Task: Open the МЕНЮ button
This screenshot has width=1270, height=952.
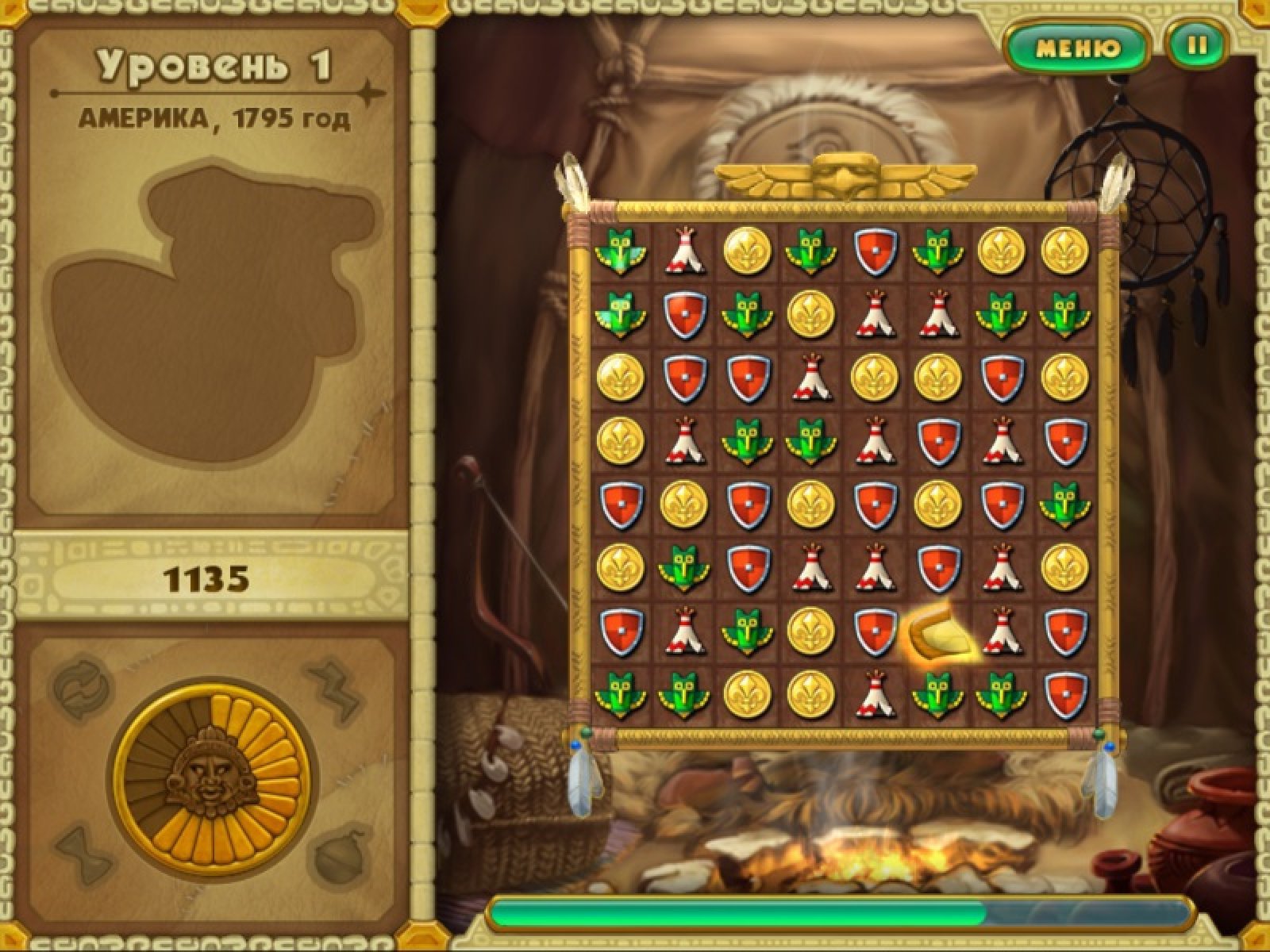Action: [x=1078, y=48]
